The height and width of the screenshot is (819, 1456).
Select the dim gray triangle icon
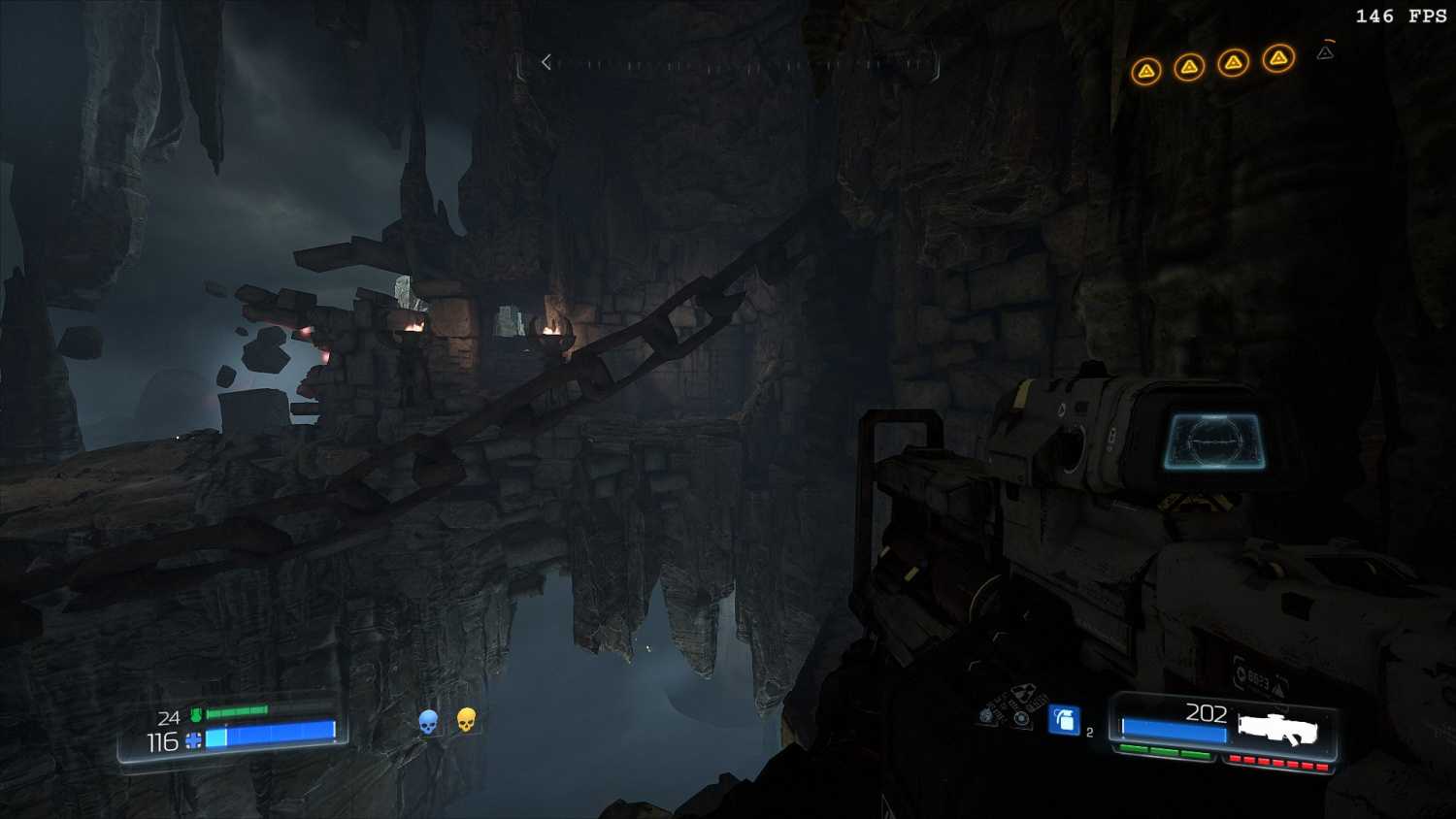click(1325, 52)
